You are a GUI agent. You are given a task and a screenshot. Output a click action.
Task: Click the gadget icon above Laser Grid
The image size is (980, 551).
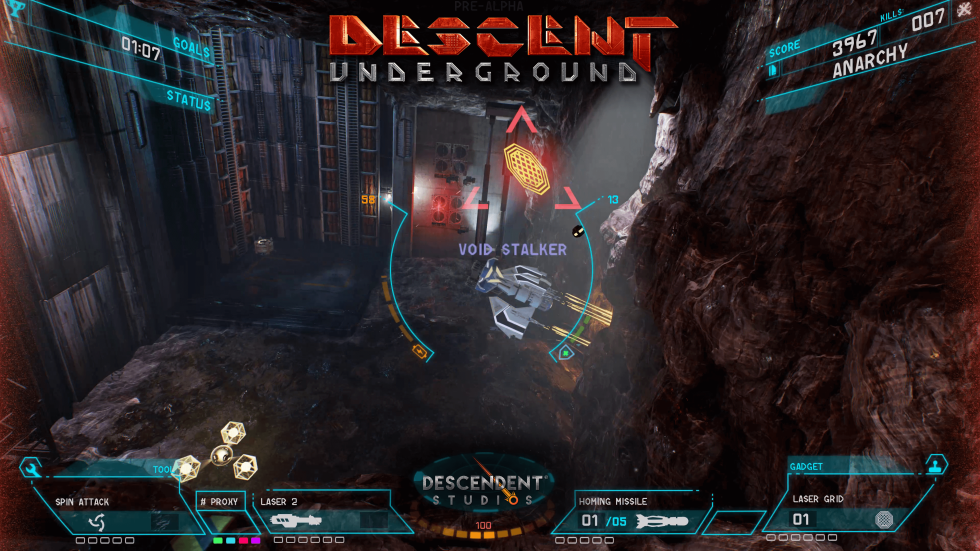pyautogui.click(x=936, y=464)
